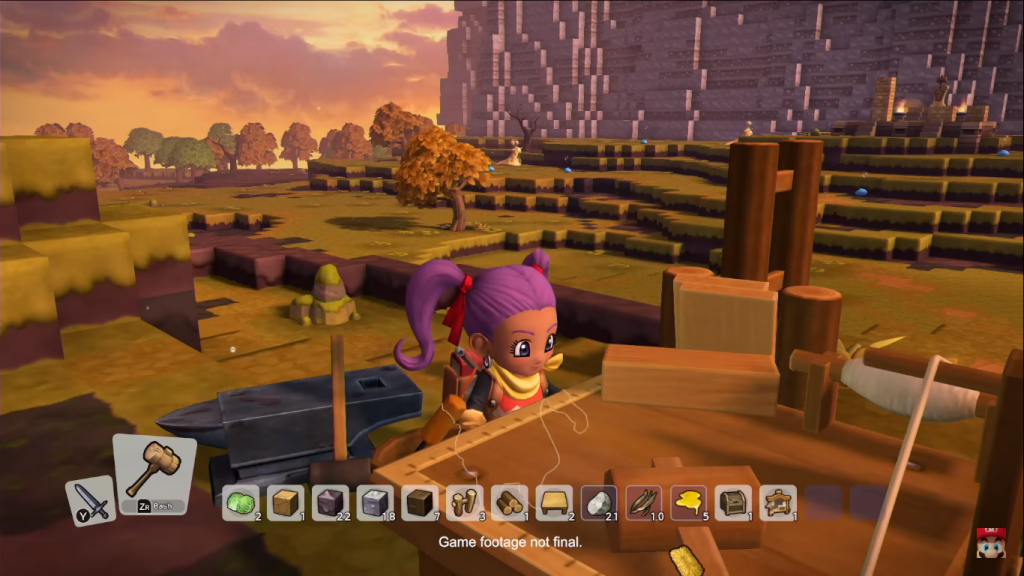The width and height of the screenshot is (1024, 576).
Task: Choose the wooden table hotbar slot
Action: pyautogui.click(x=554, y=503)
